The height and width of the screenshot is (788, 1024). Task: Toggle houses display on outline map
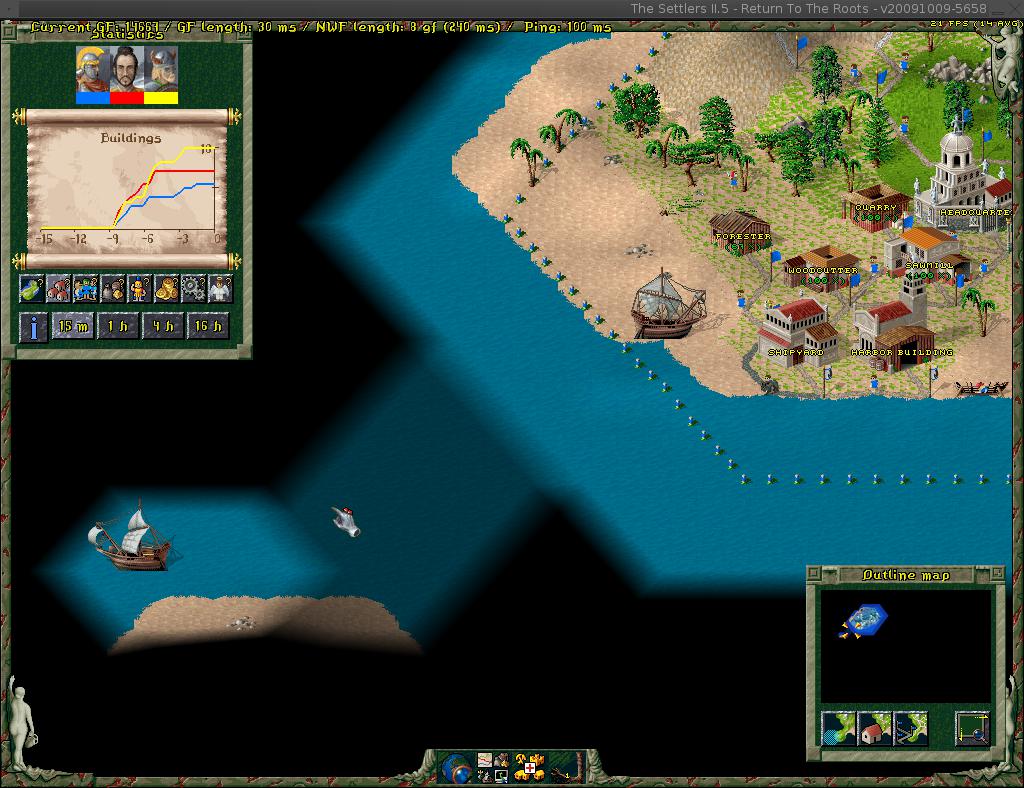(x=874, y=728)
